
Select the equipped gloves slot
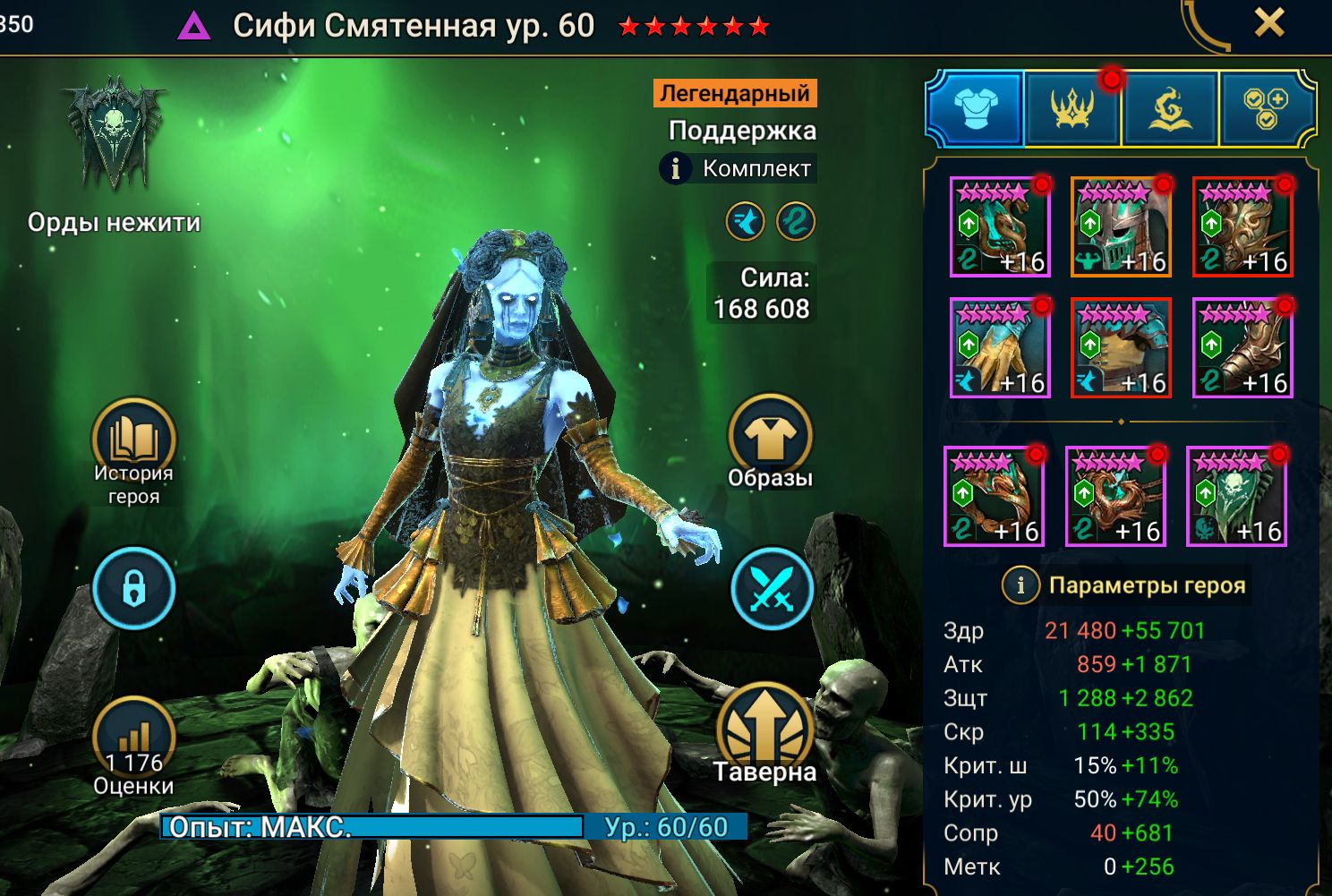pyautogui.click(x=1000, y=348)
